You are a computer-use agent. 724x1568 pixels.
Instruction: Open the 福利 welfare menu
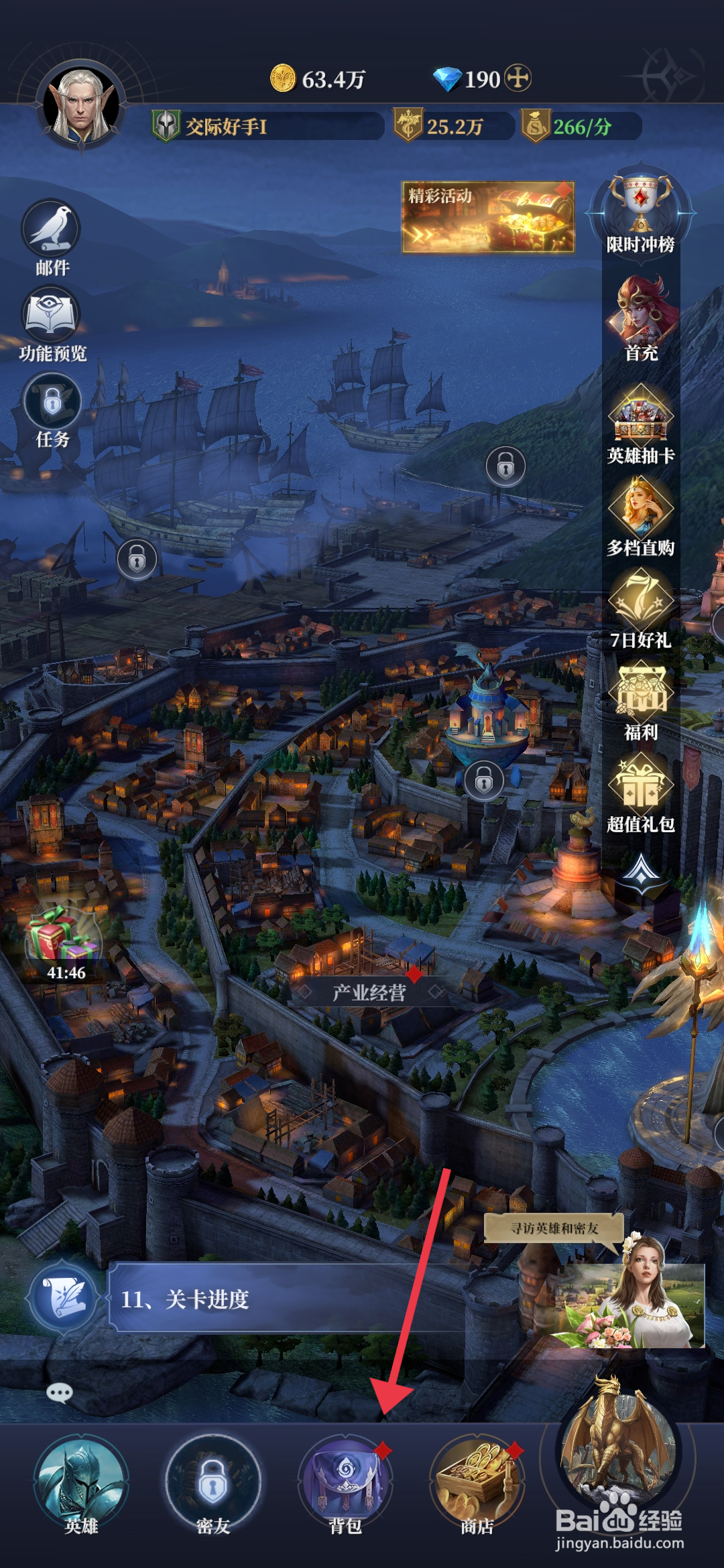(641, 692)
